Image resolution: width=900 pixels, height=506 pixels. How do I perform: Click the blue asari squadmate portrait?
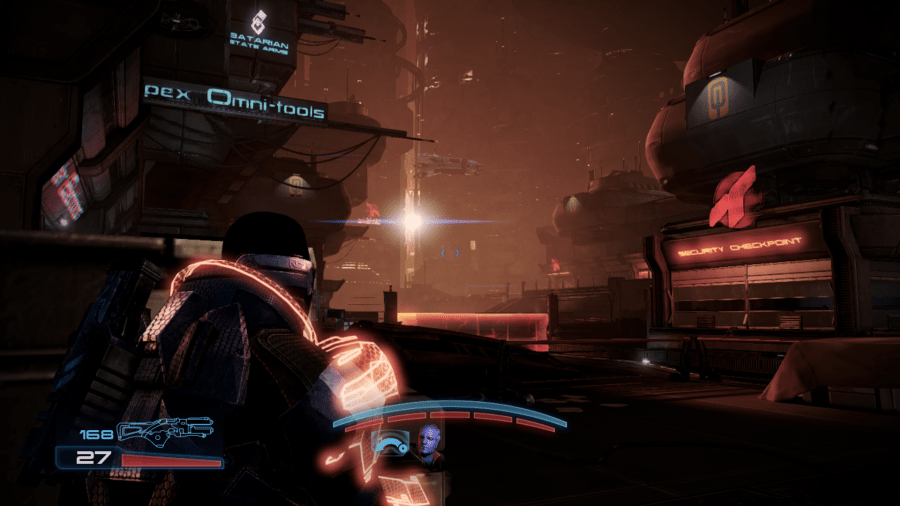coord(430,445)
